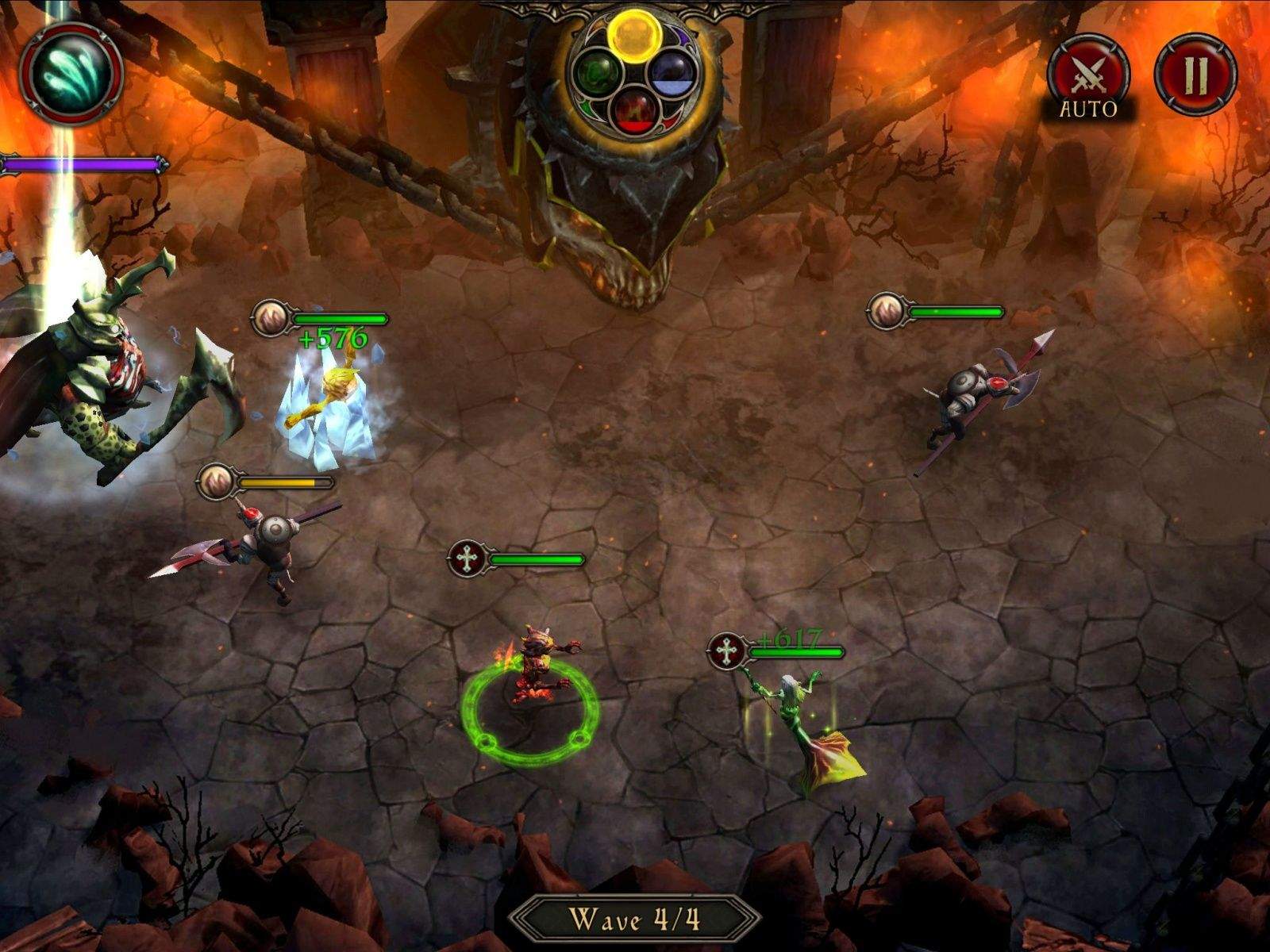This screenshot has height=952, width=1270.
Task: Pause the game
Action: 1195,73
